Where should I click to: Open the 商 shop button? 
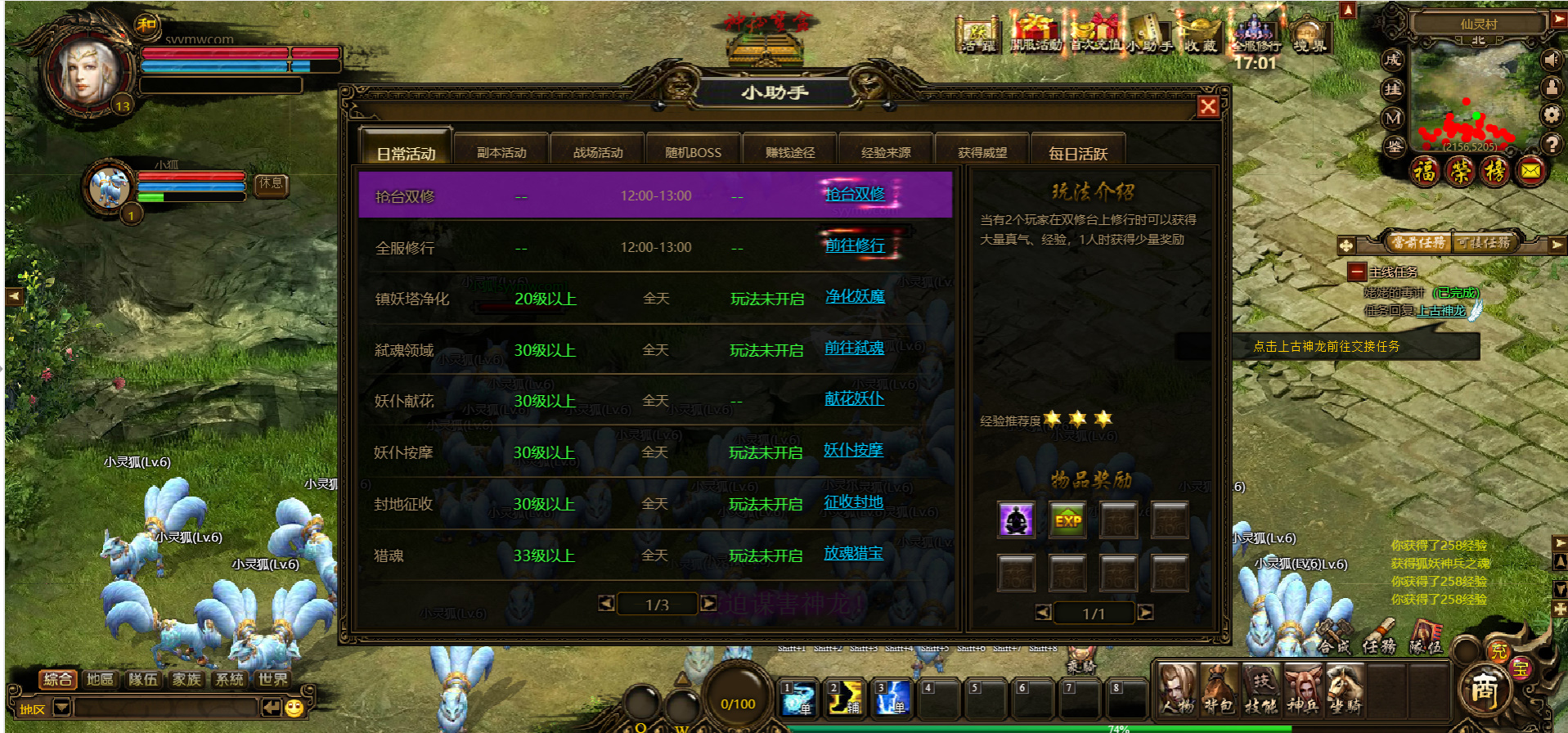(x=1484, y=690)
